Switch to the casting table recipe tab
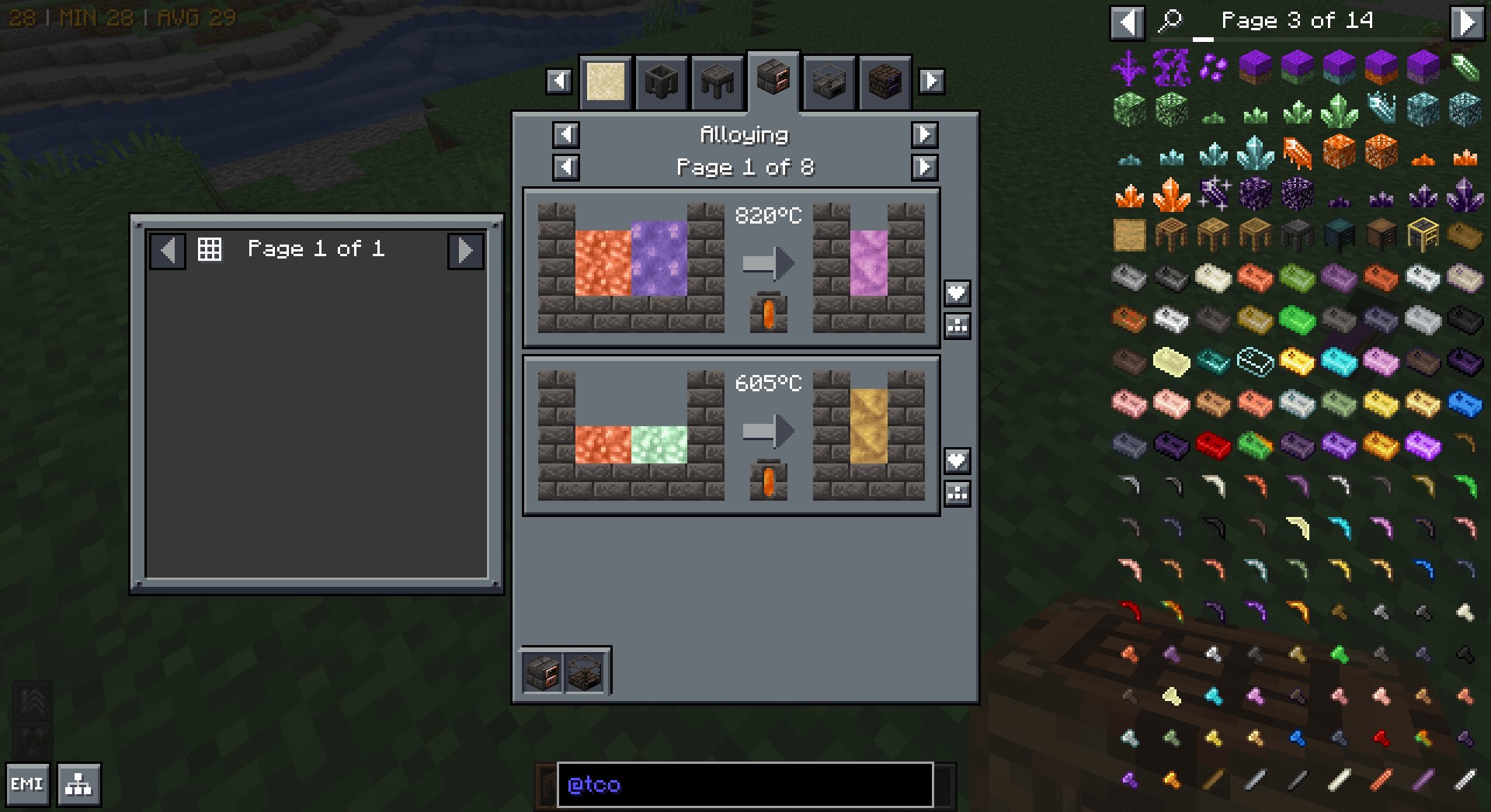The image size is (1491, 812). point(717,82)
